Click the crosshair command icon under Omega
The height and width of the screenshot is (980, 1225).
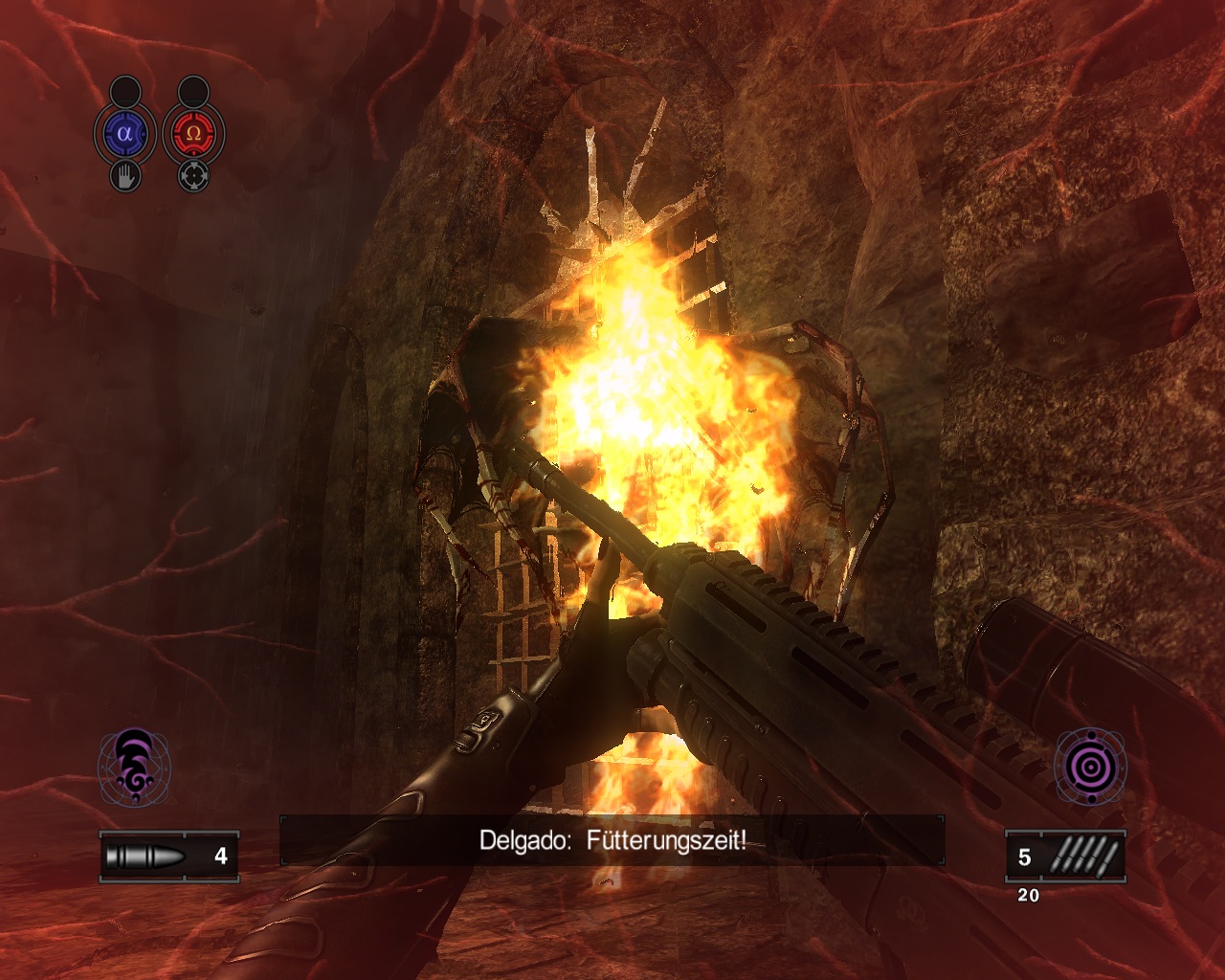pyautogui.click(x=193, y=176)
